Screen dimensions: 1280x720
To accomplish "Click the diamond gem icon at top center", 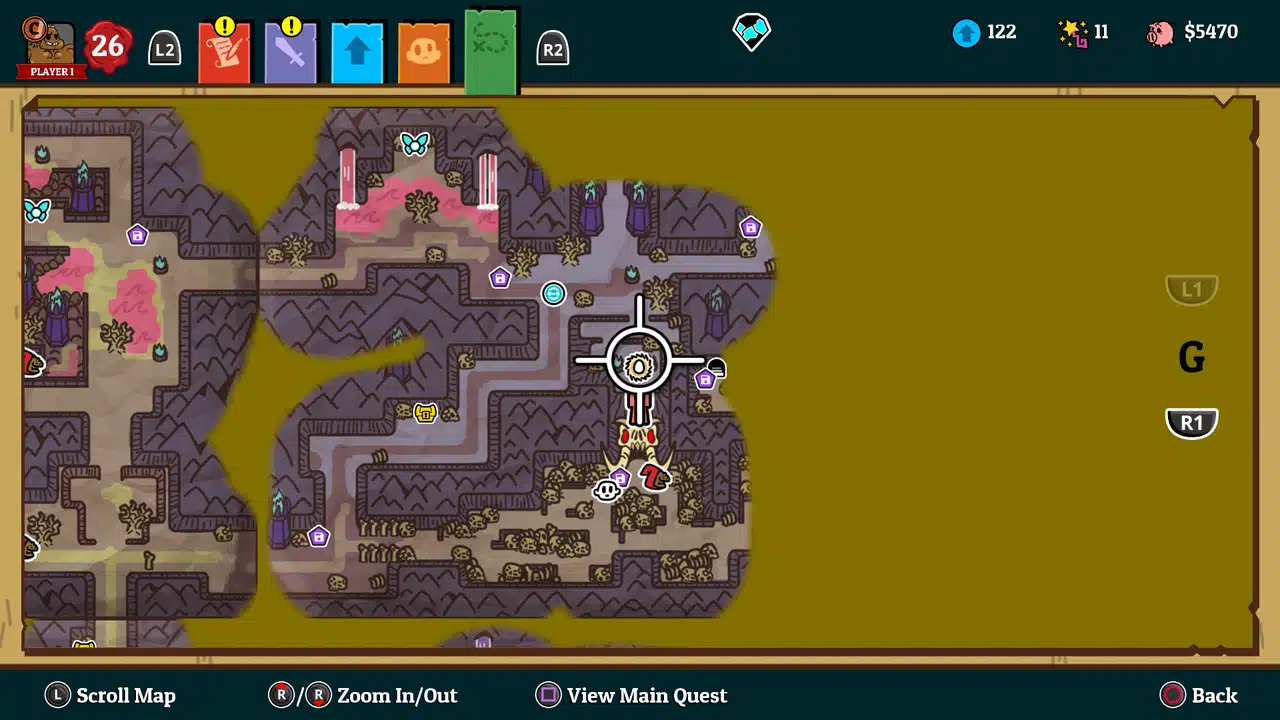I will click(751, 31).
